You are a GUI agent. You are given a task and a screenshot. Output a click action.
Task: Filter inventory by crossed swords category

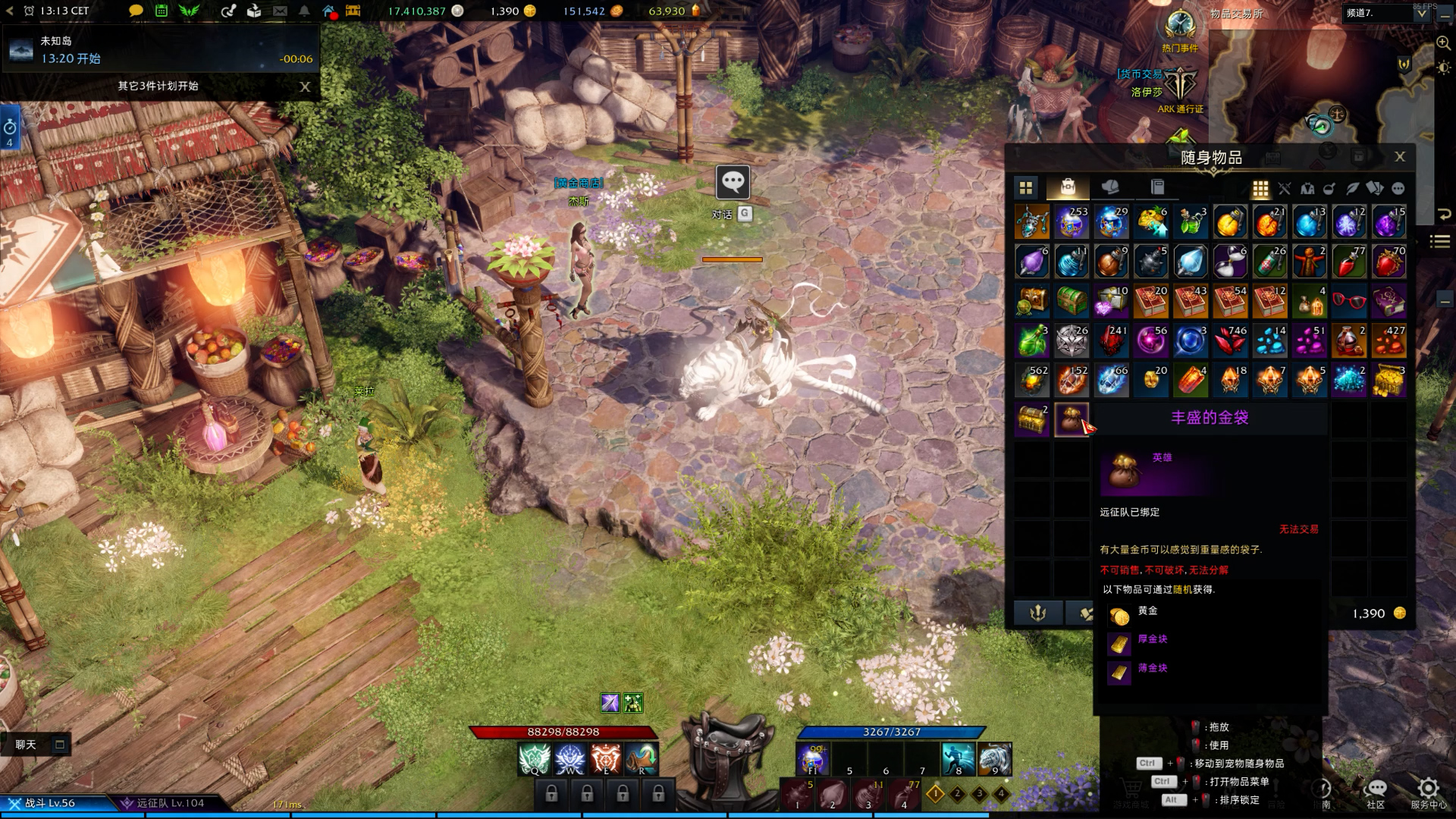click(1284, 189)
